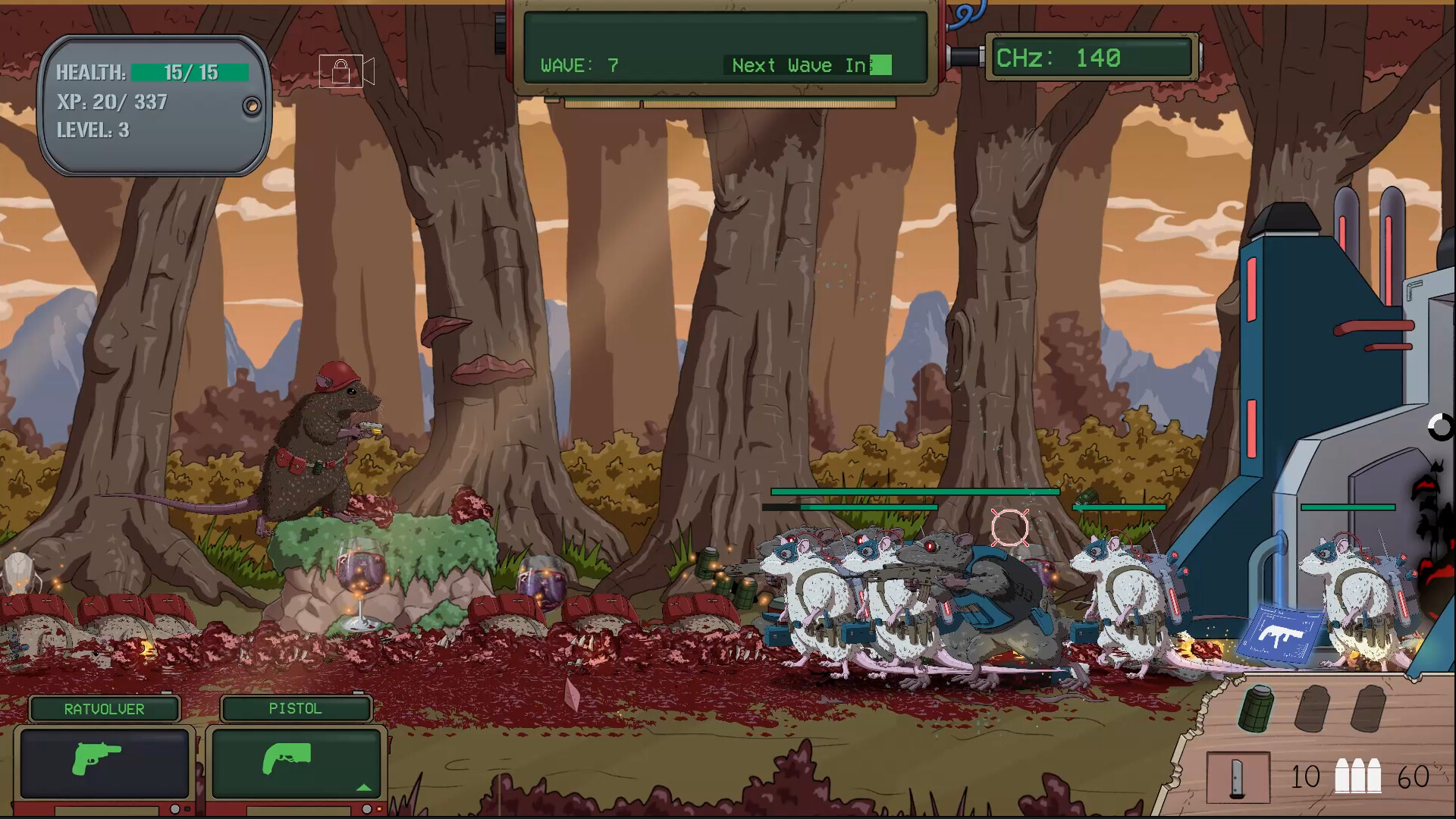
Task: Select the PISTOL label tab
Action: (x=296, y=708)
